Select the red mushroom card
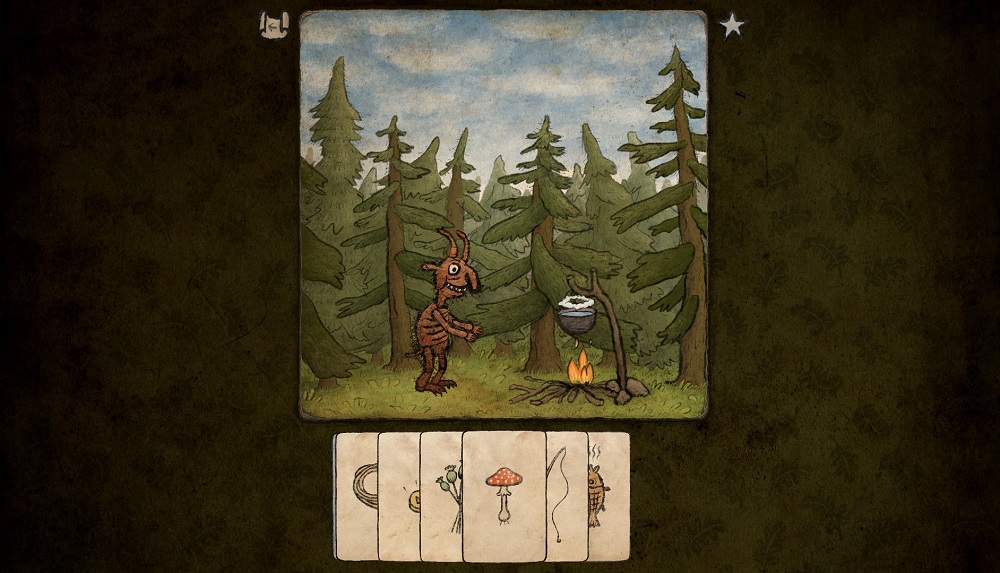This screenshot has height=573, width=1000. (x=504, y=495)
